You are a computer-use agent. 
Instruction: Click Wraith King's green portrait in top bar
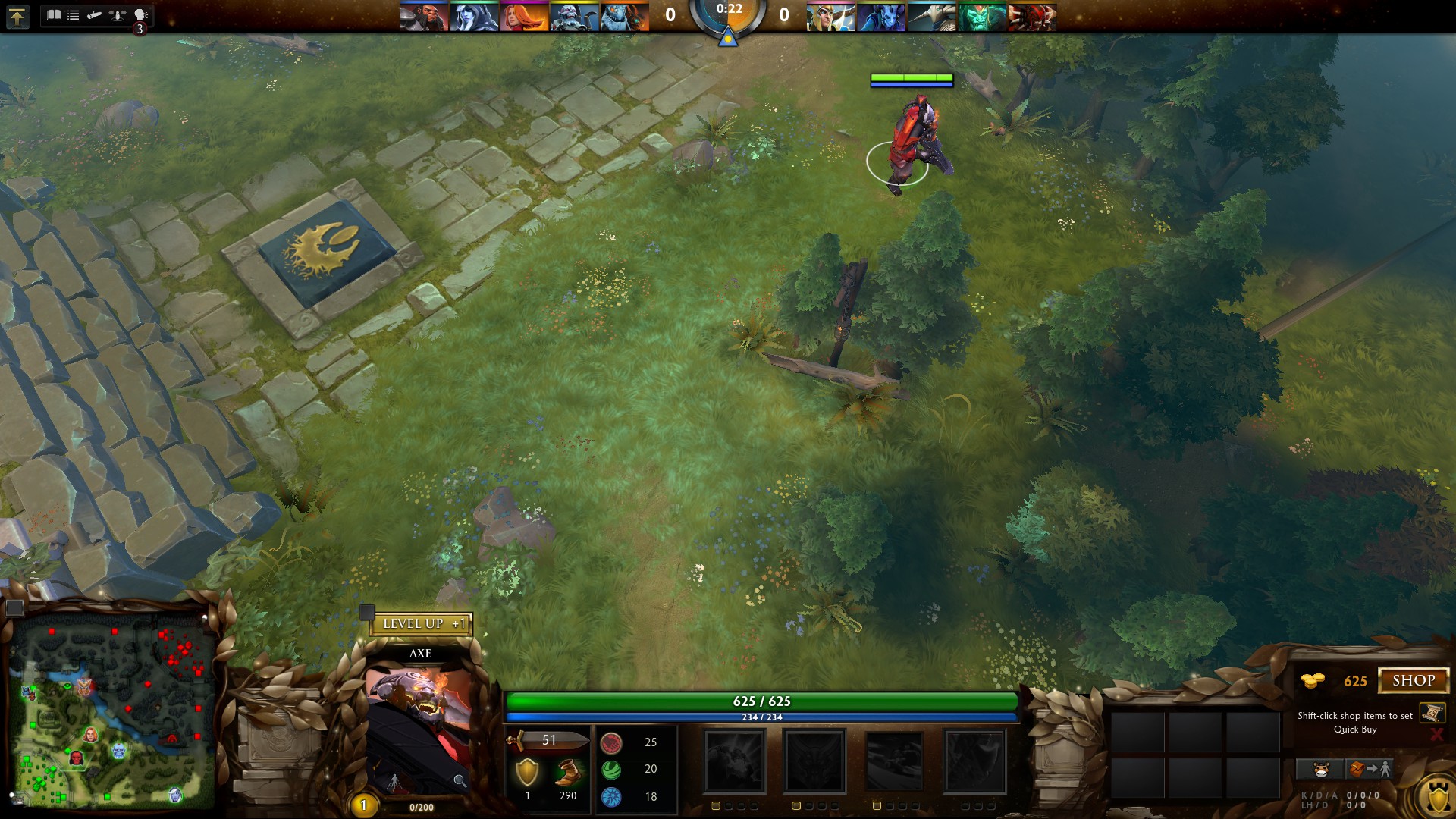[x=981, y=17]
